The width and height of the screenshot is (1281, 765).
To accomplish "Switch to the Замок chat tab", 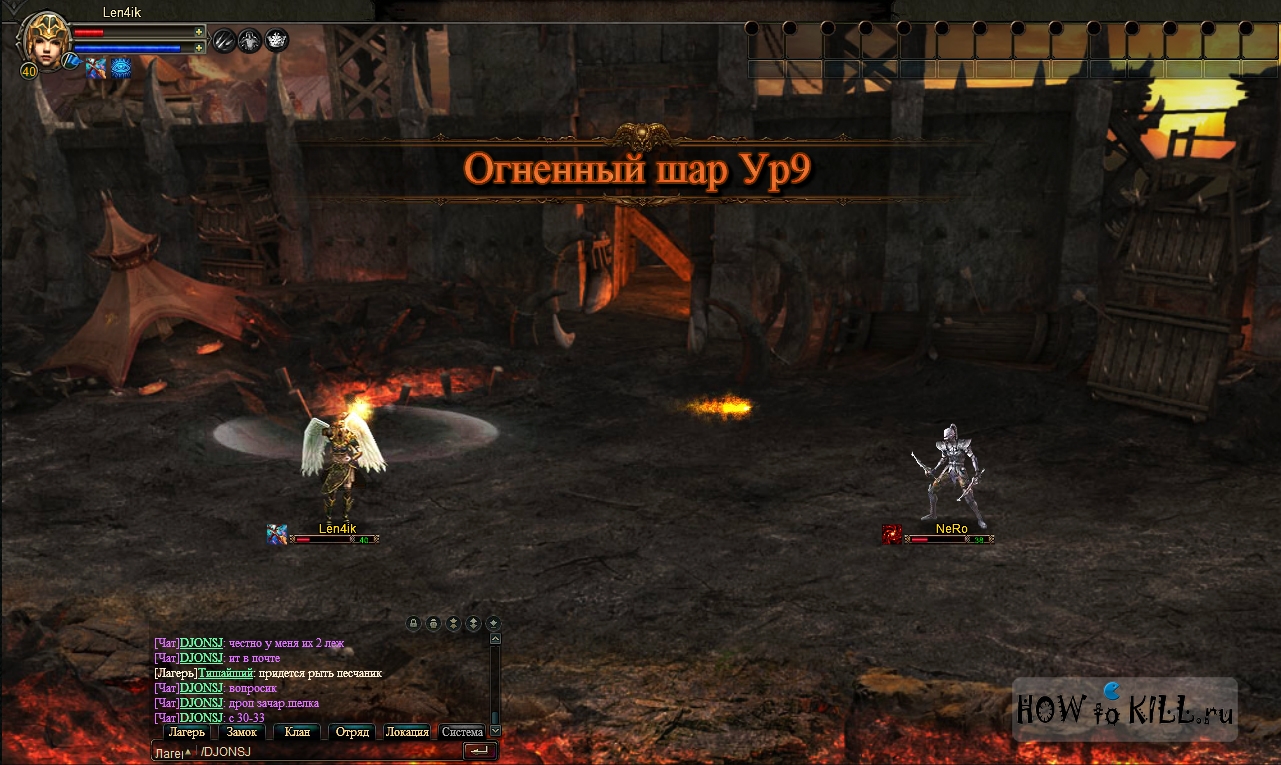I will coord(242,732).
